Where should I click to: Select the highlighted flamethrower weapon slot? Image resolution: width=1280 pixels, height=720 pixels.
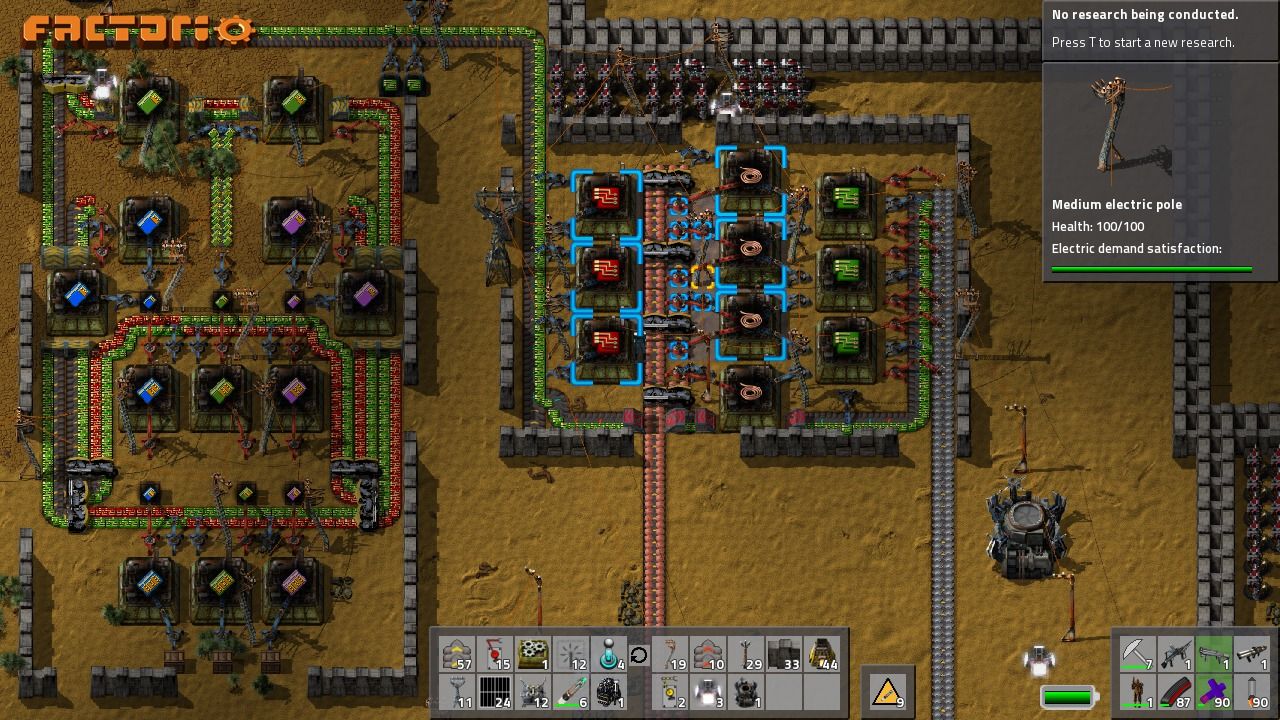pyautogui.click(x=1213, y=655)
